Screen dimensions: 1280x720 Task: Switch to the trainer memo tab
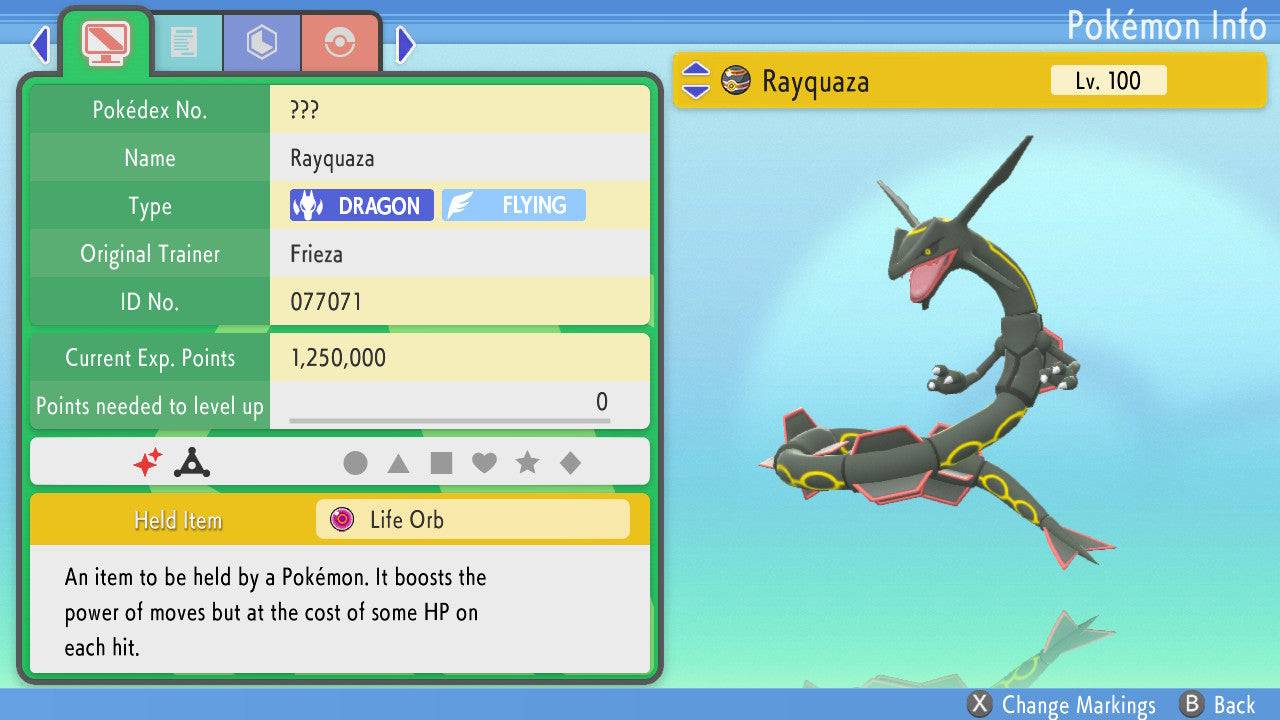pos(183,43)
